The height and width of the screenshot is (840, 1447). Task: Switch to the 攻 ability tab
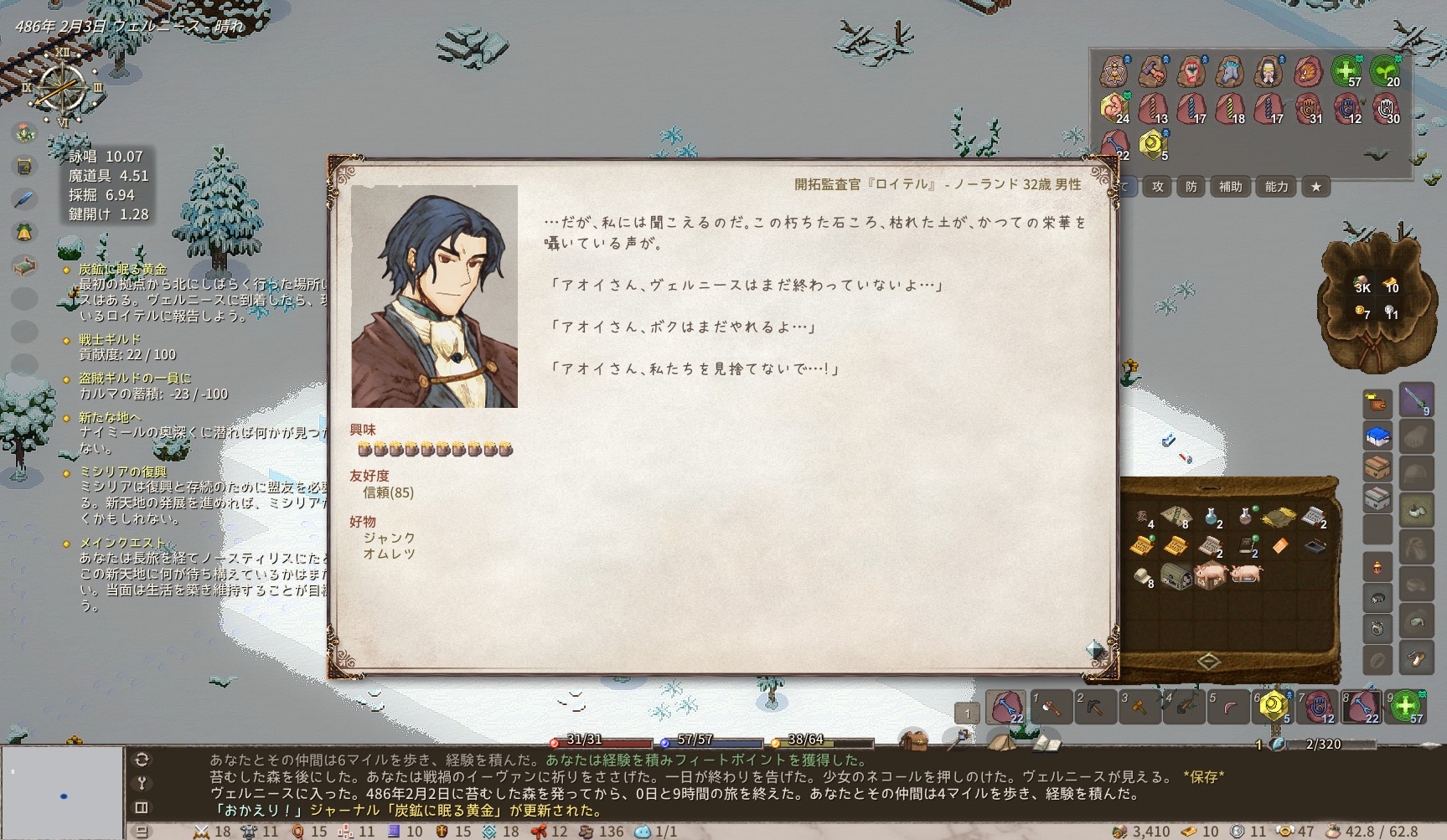(x=1158, y=187)
